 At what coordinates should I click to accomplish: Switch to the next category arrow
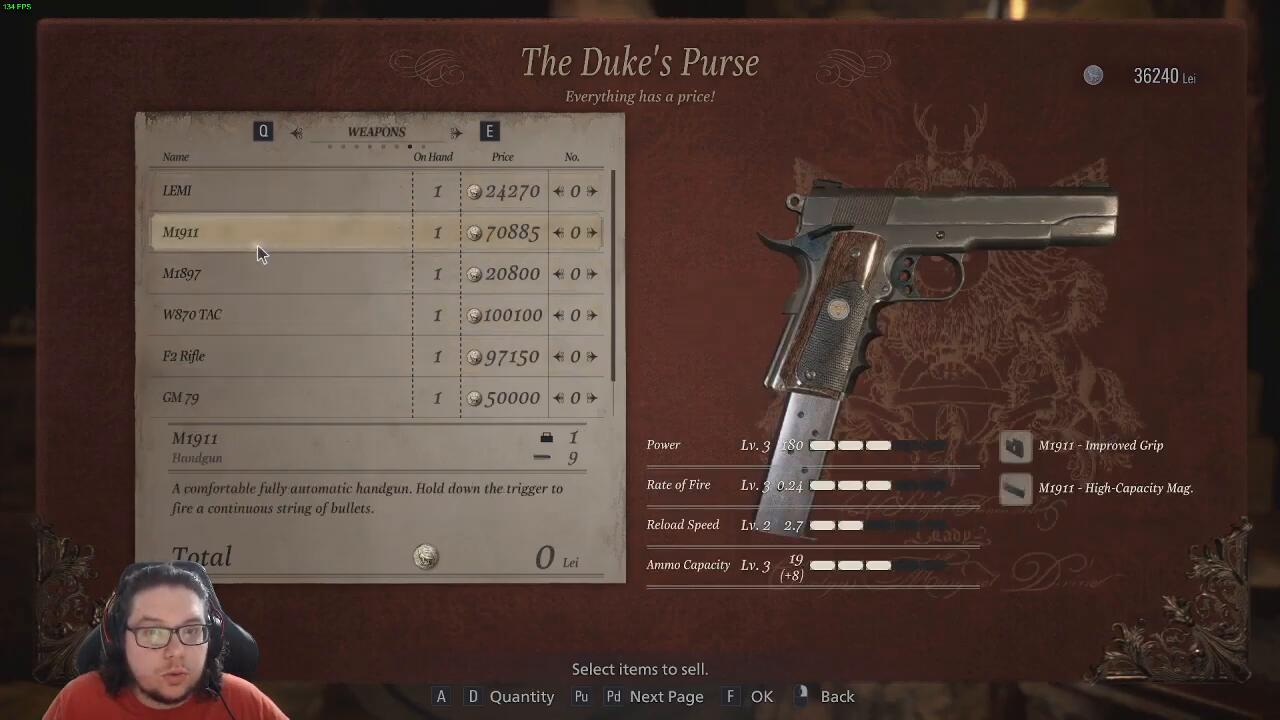pyautogui.click(x=456, y=132)
